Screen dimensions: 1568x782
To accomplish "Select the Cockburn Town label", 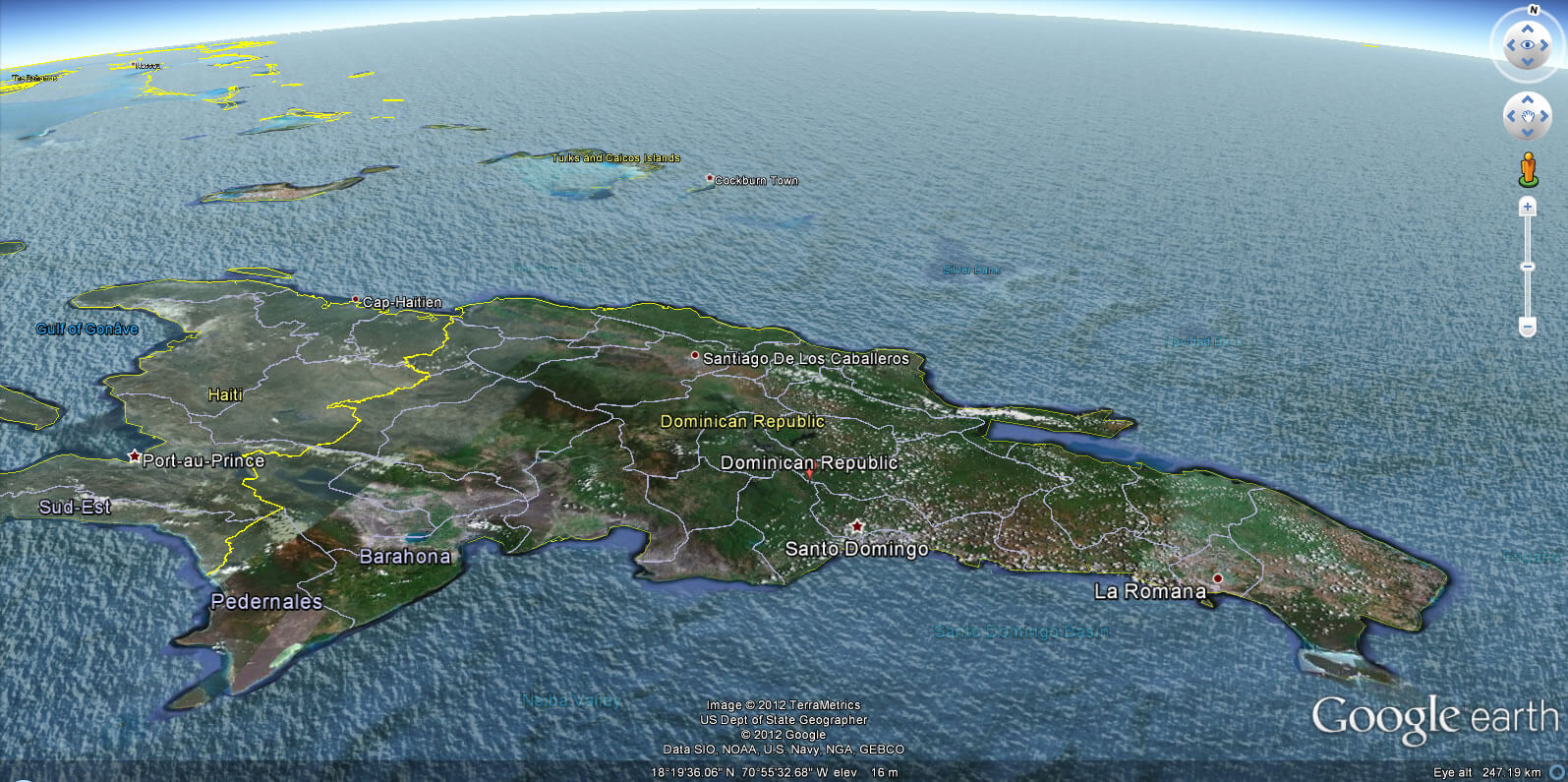I will [x=757, y=180].
